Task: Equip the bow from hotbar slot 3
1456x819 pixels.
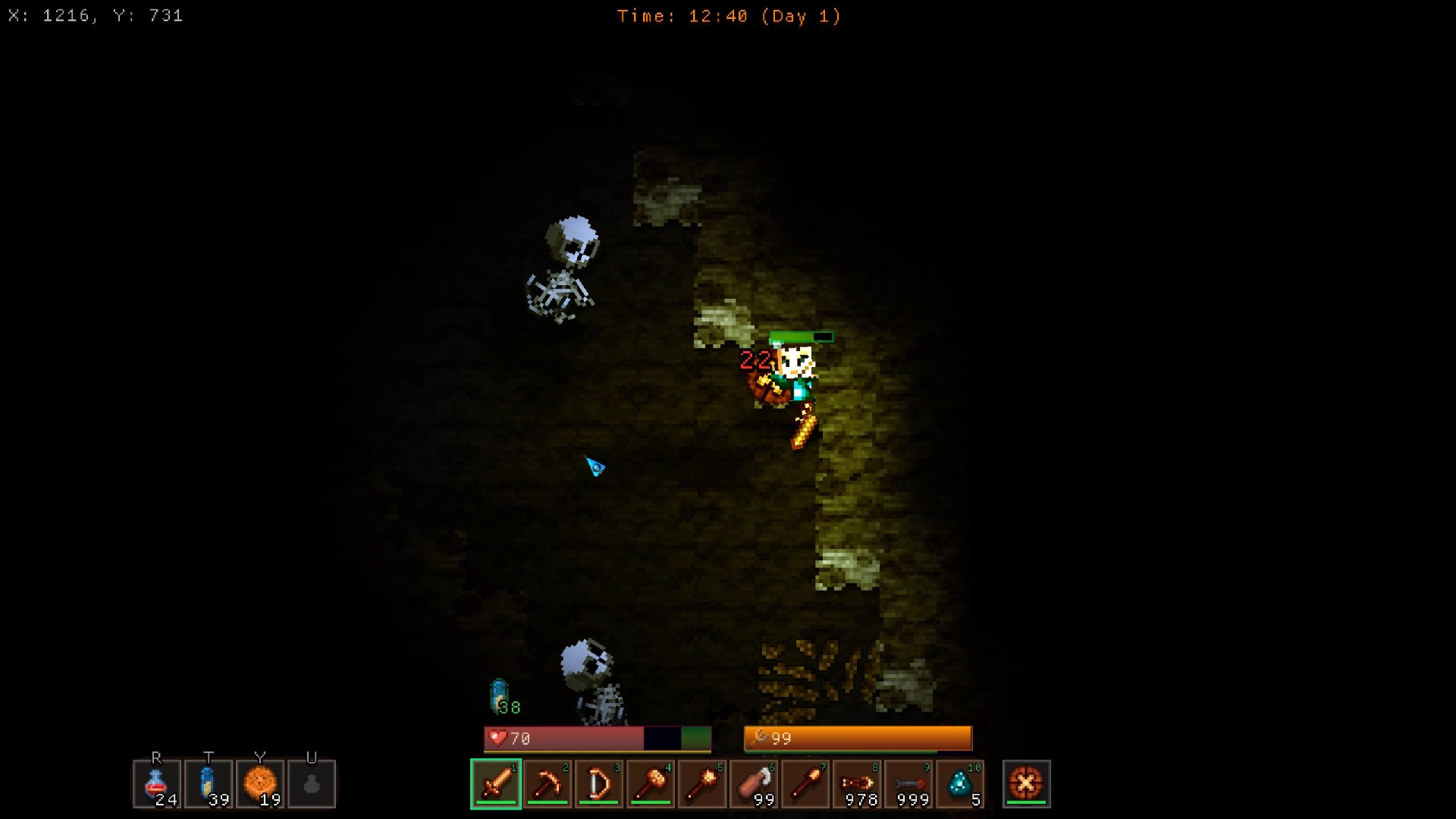Action: click(598, 784)
